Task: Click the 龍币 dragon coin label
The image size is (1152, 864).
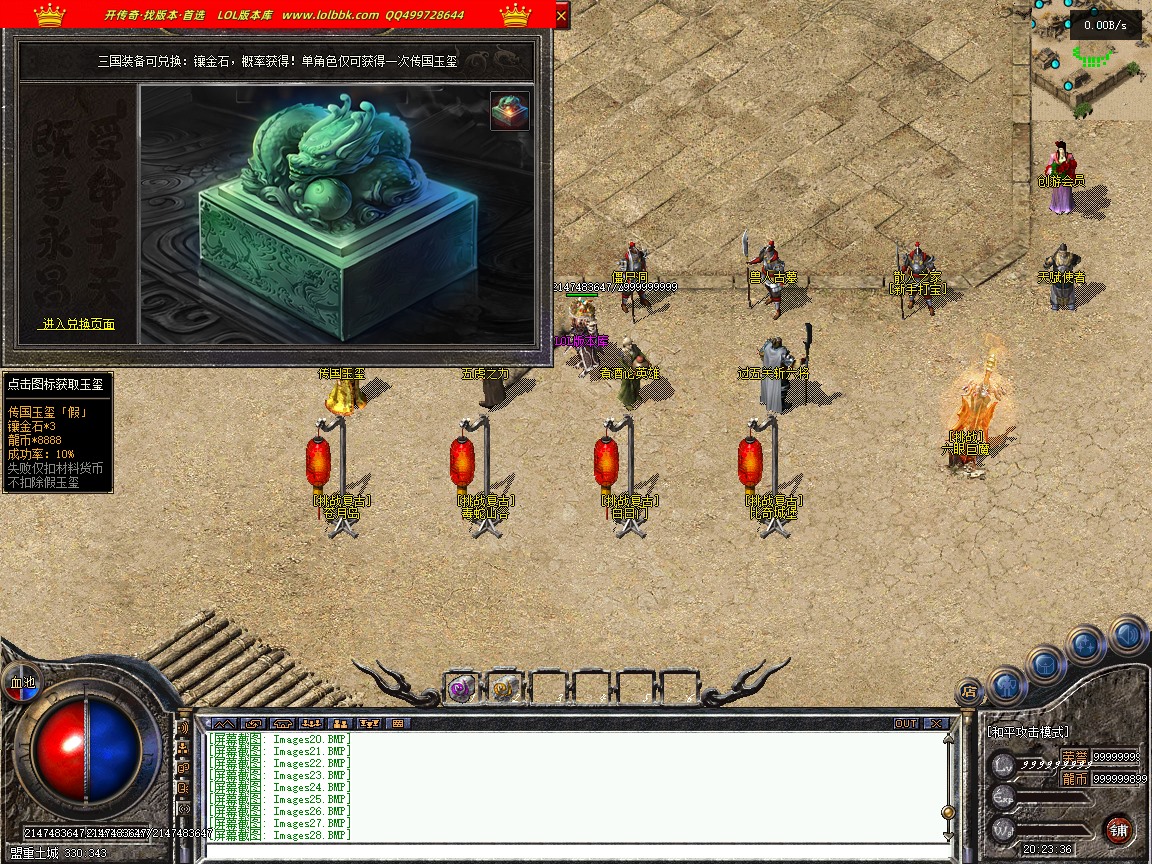Action: [1074, 778]
